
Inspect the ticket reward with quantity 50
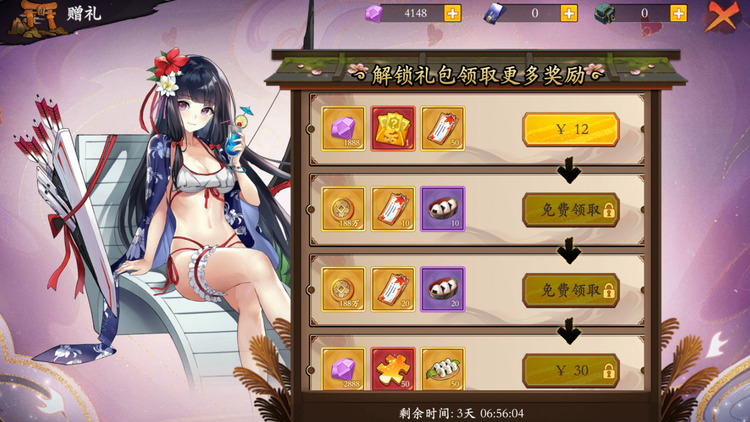click(x=443, y=129)
